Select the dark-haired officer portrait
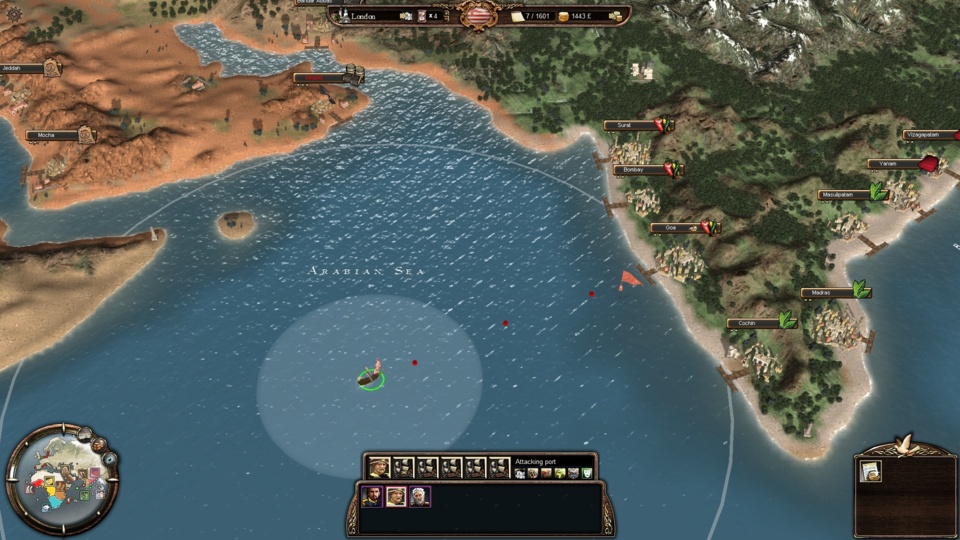The image size is (960, 540). click(371, 496)
